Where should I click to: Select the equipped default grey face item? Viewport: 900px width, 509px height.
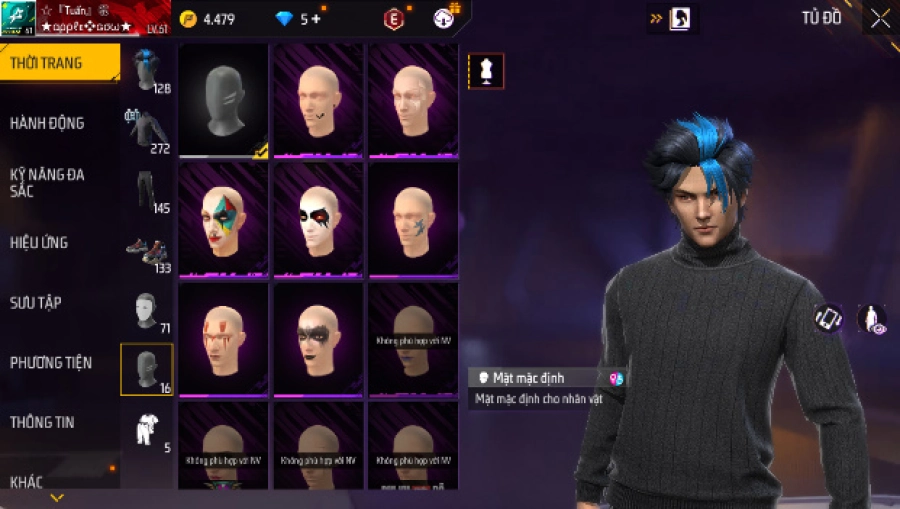[x=224, y=100]
